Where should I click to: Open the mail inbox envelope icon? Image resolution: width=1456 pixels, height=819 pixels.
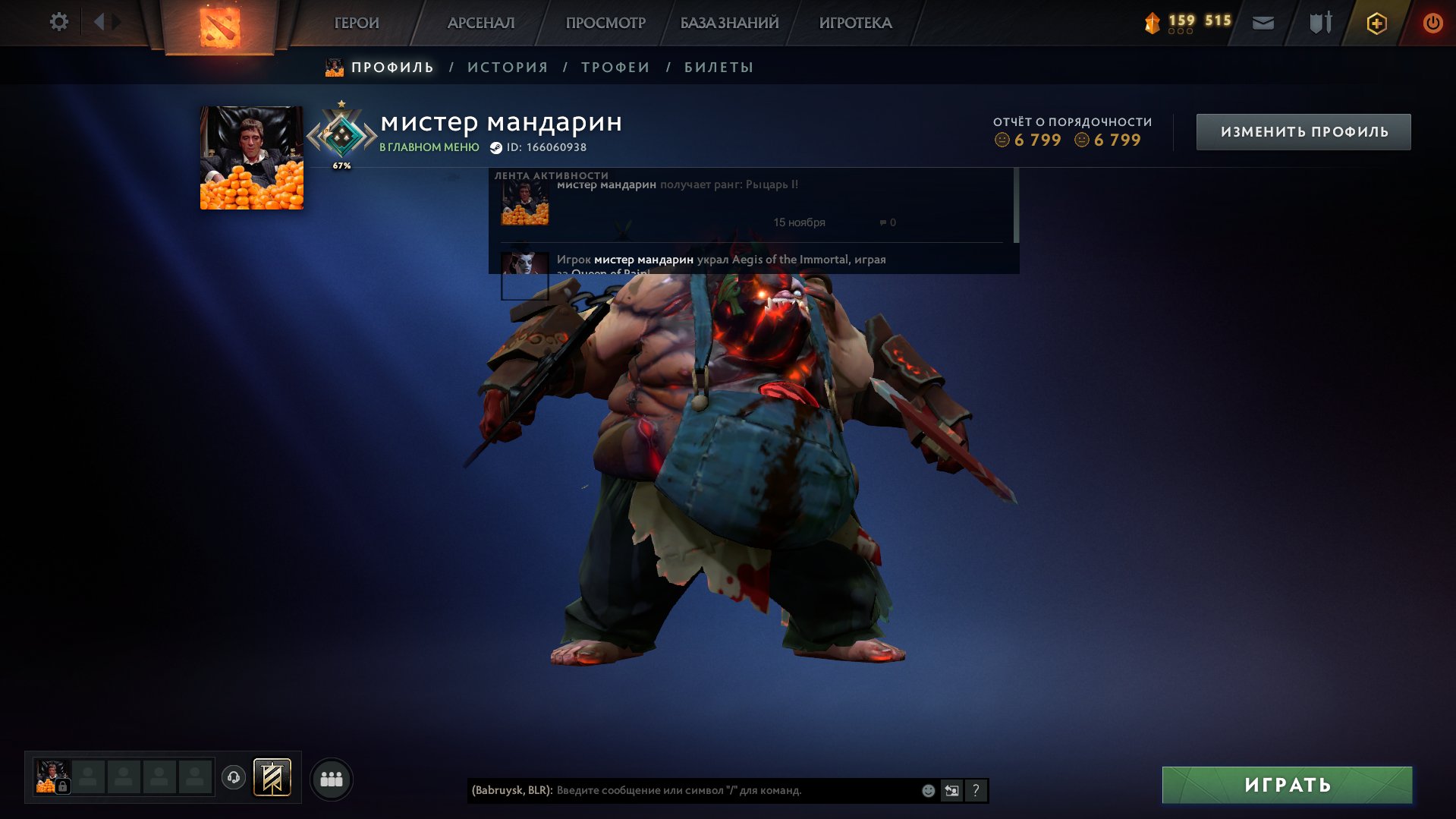tap(1262, 23)
